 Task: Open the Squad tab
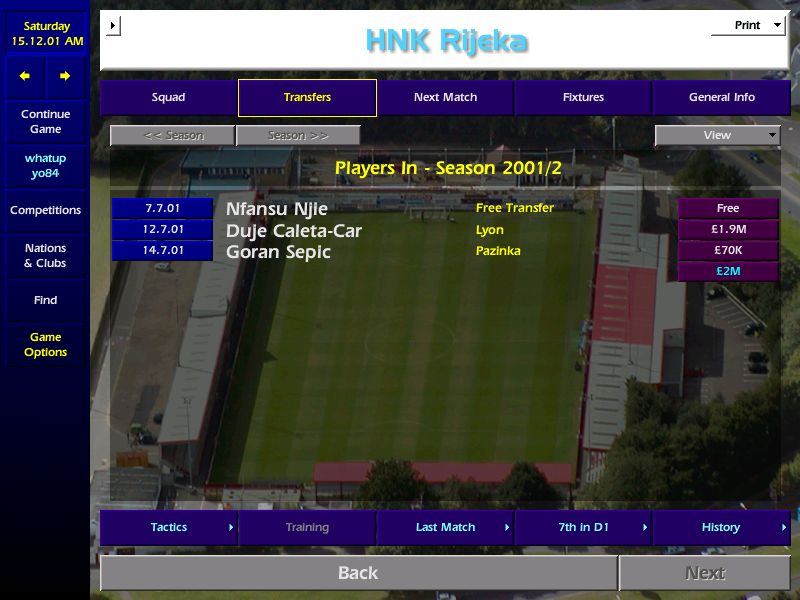(168, 98)
